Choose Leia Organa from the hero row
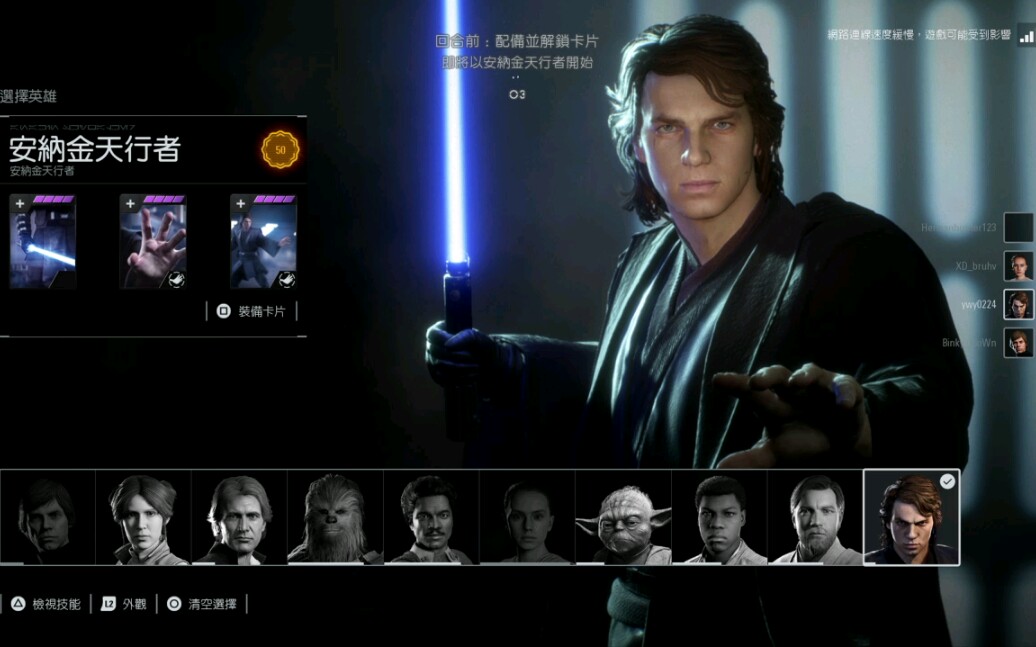The image size is (1036, 647). [x=143, y=518]
